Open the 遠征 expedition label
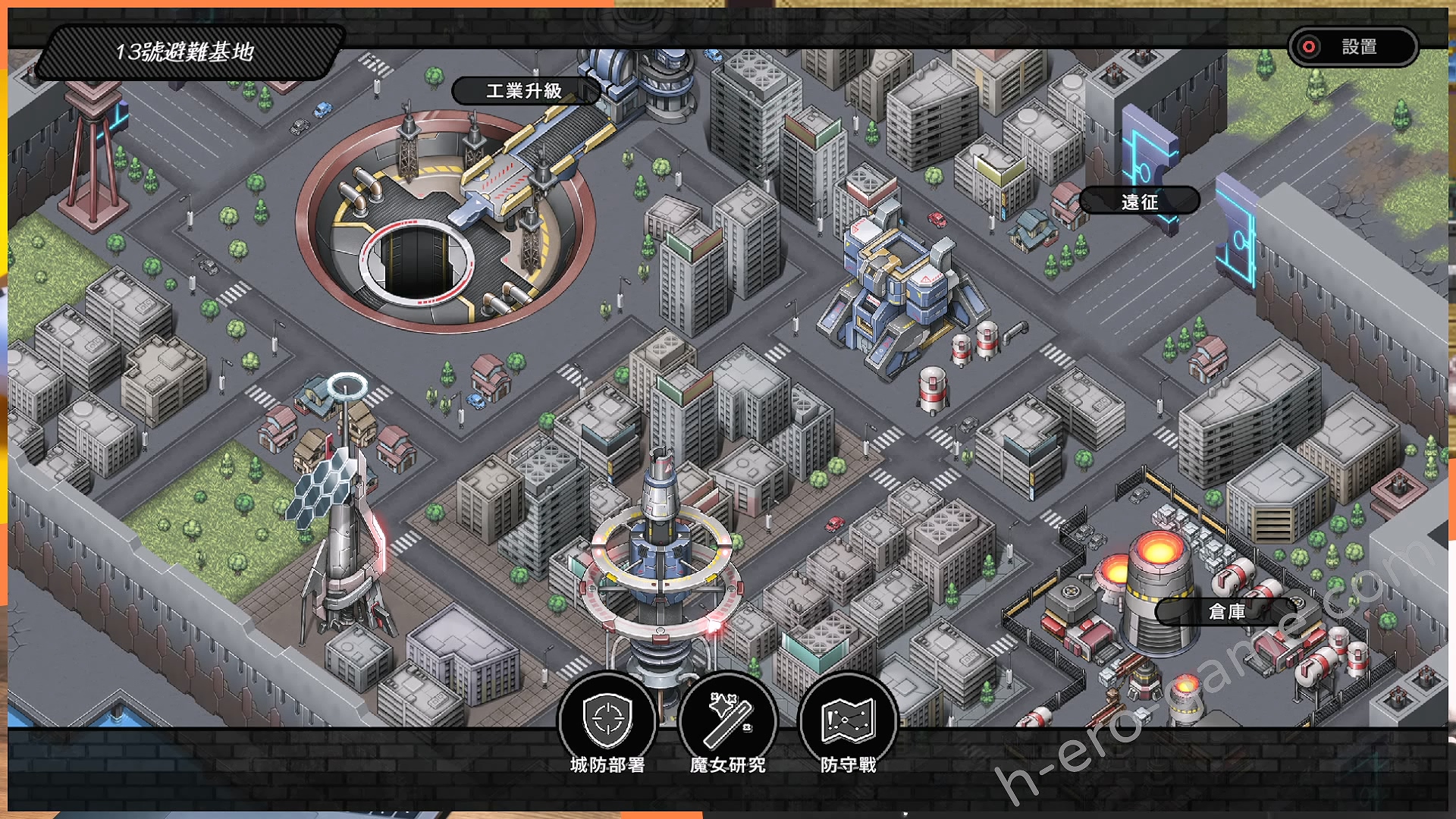 click(1139, 202)
